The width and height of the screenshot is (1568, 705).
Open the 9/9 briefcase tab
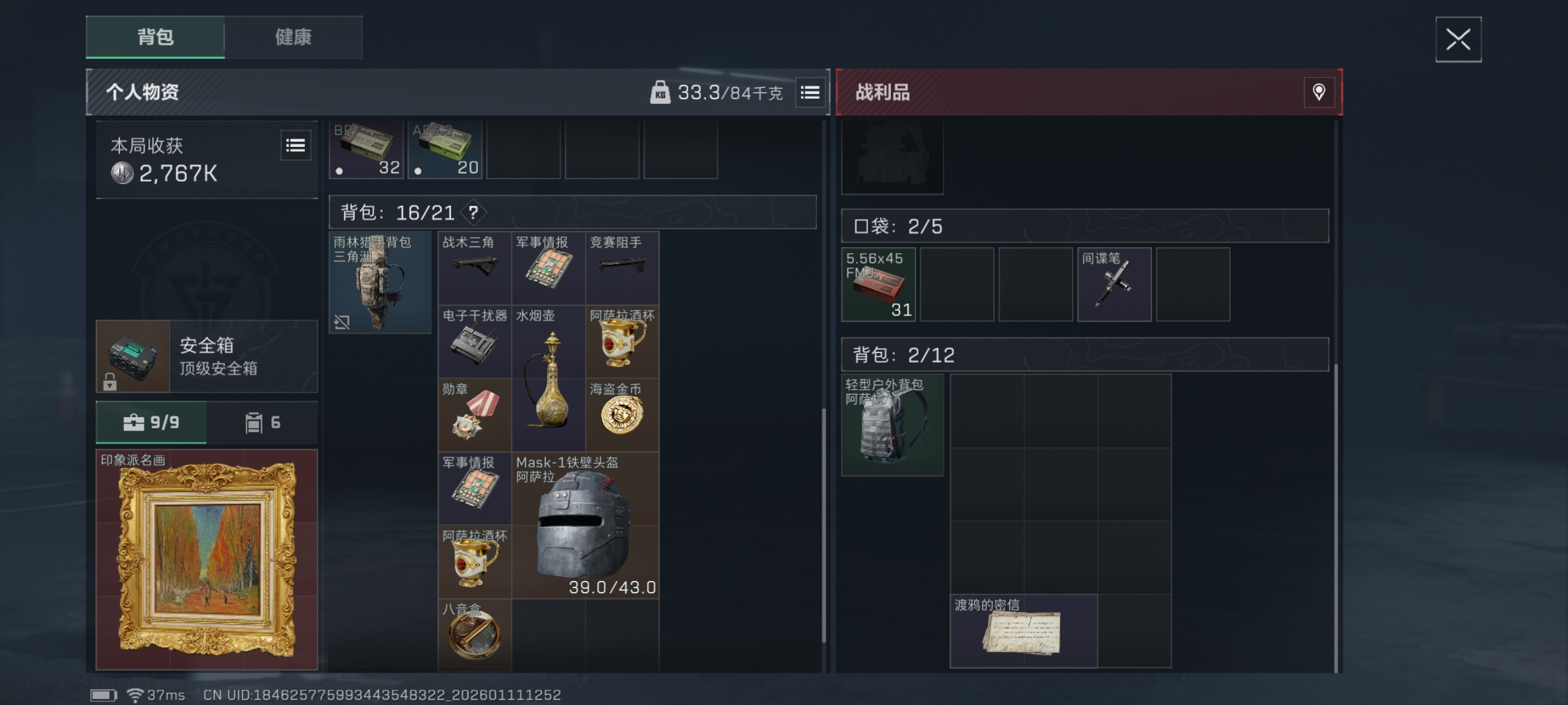click(x=151, y=422)
